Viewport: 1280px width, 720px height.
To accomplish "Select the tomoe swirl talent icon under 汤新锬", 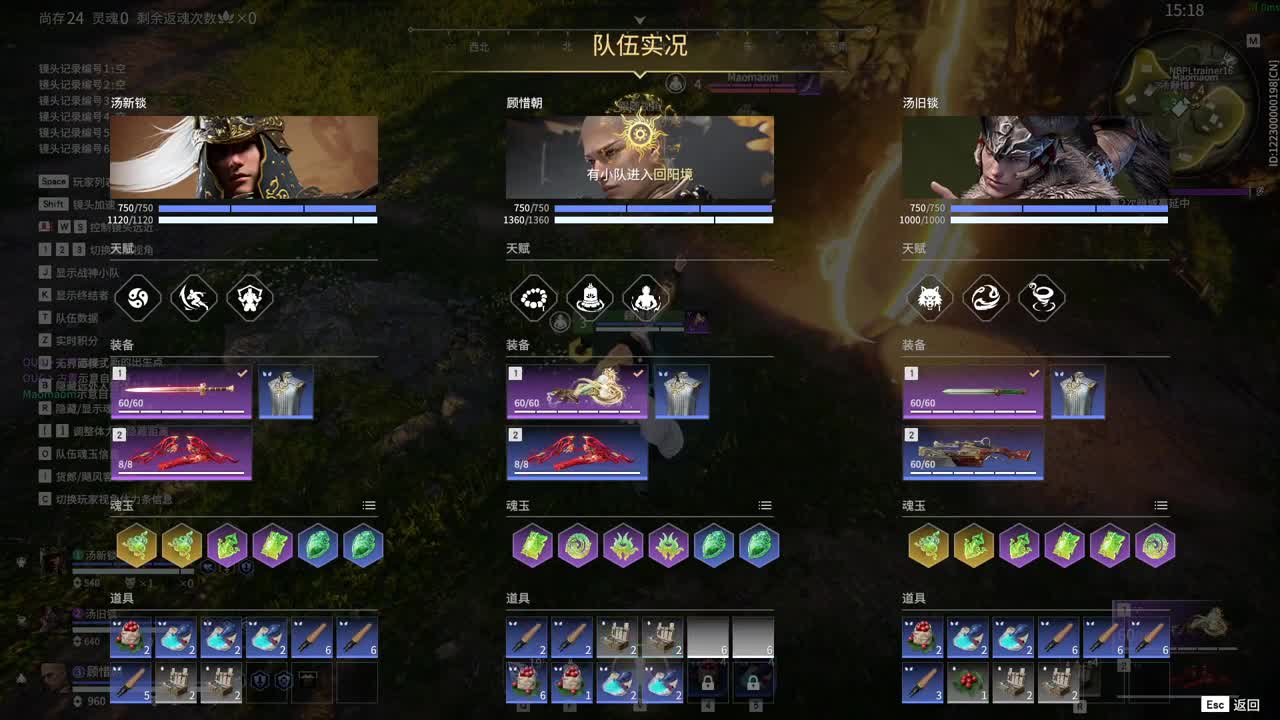I will pos(138,298).
